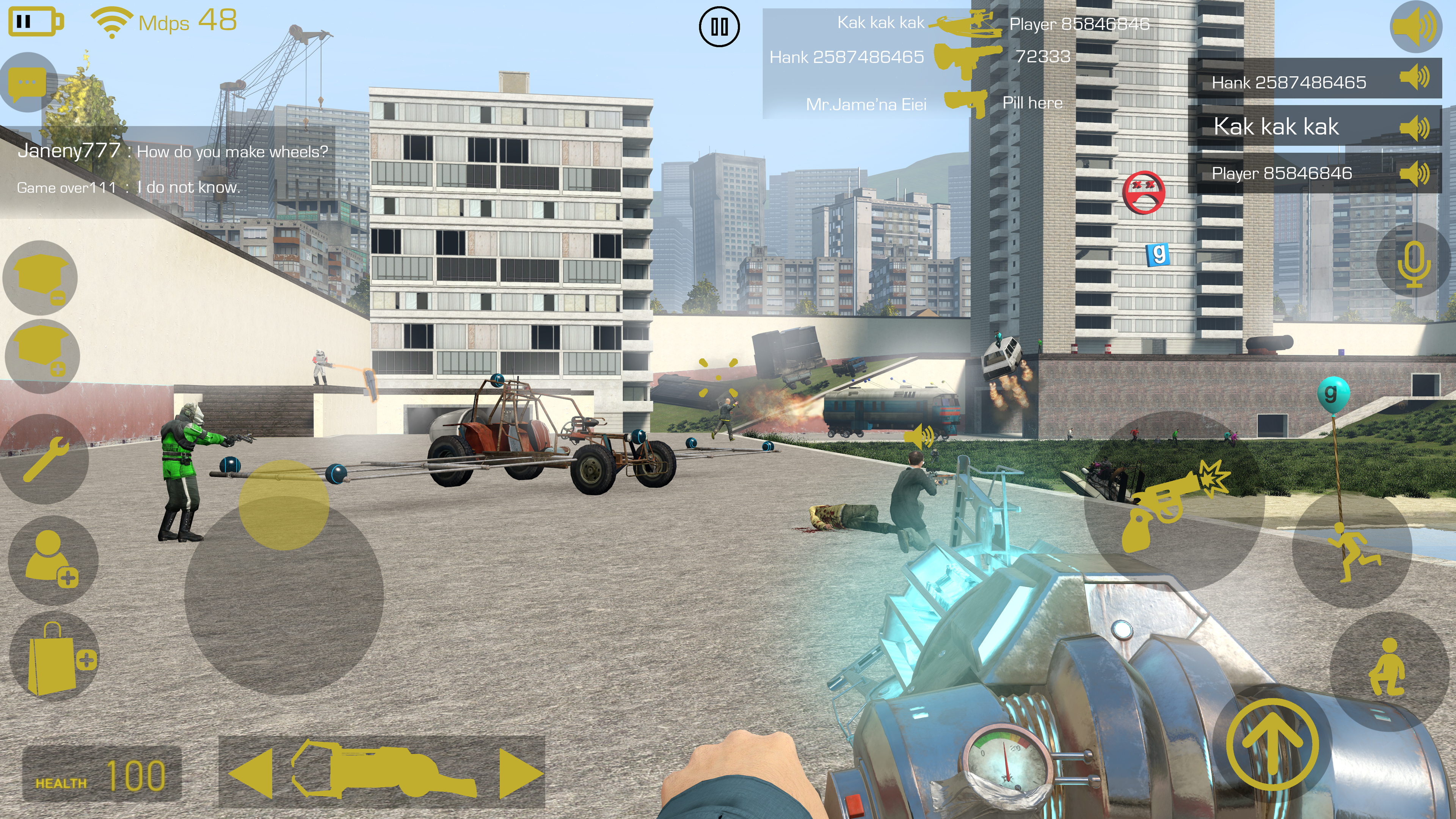Viewport: 1456px width, 819px height.
Task: Tap the box with minus icon
Action: pyautogui.click(x=41, y=278)
